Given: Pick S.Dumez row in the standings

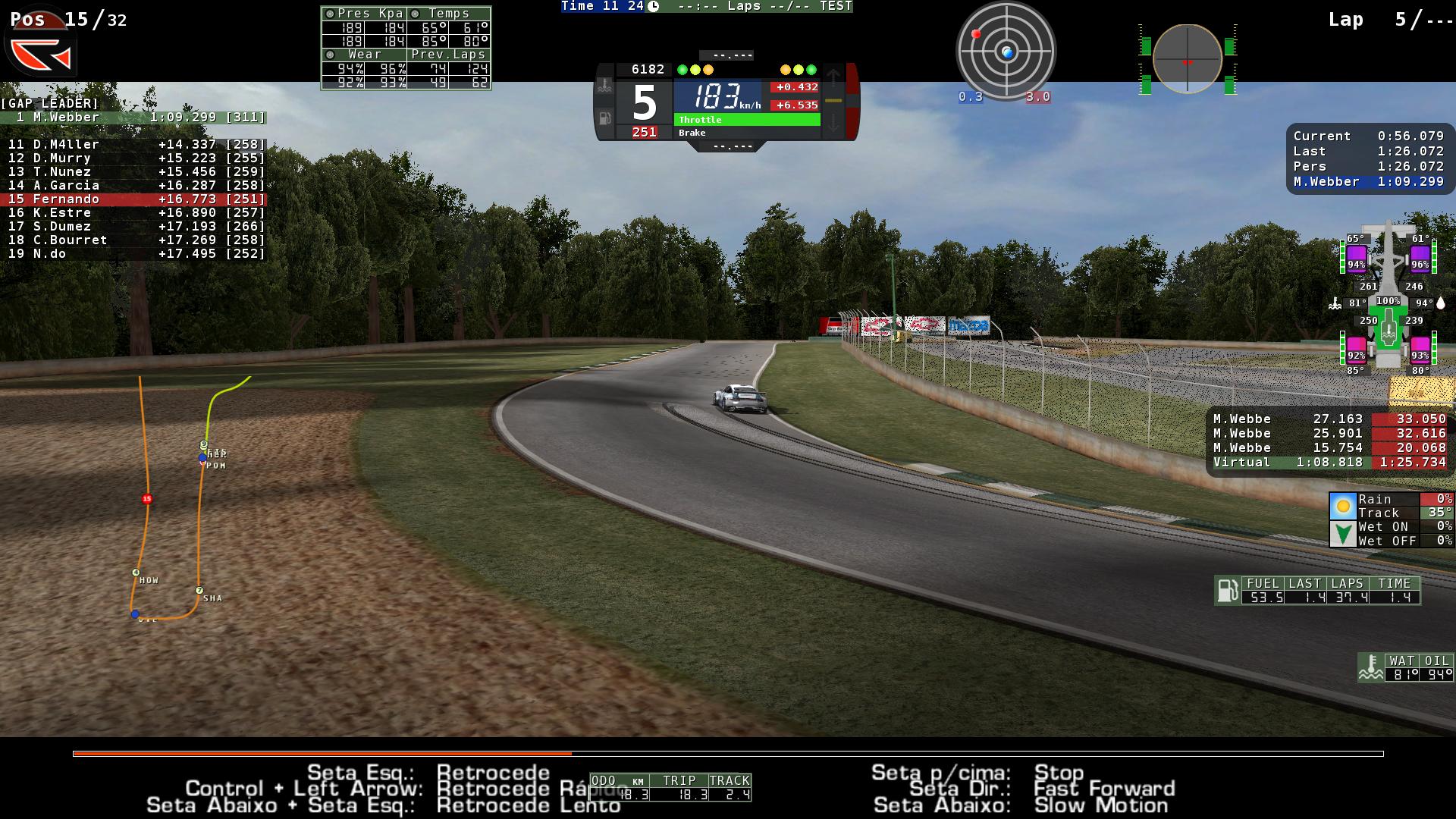Looking at the screenshot, I should click(x=133, y=227).
